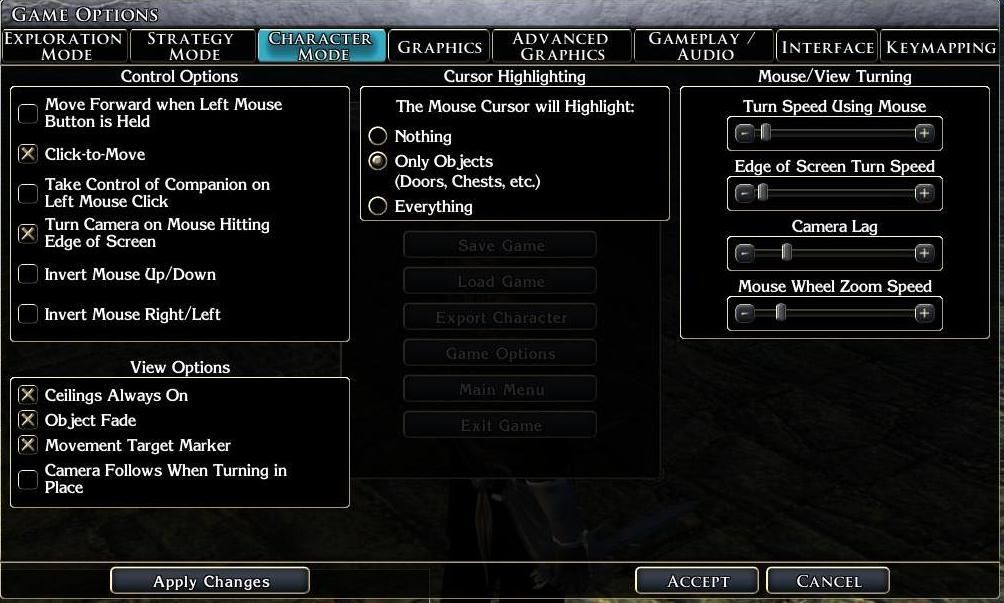This screenshot has width=1004, height=603.
Task: Switch to the Interface tab
Action: (827, 47)
